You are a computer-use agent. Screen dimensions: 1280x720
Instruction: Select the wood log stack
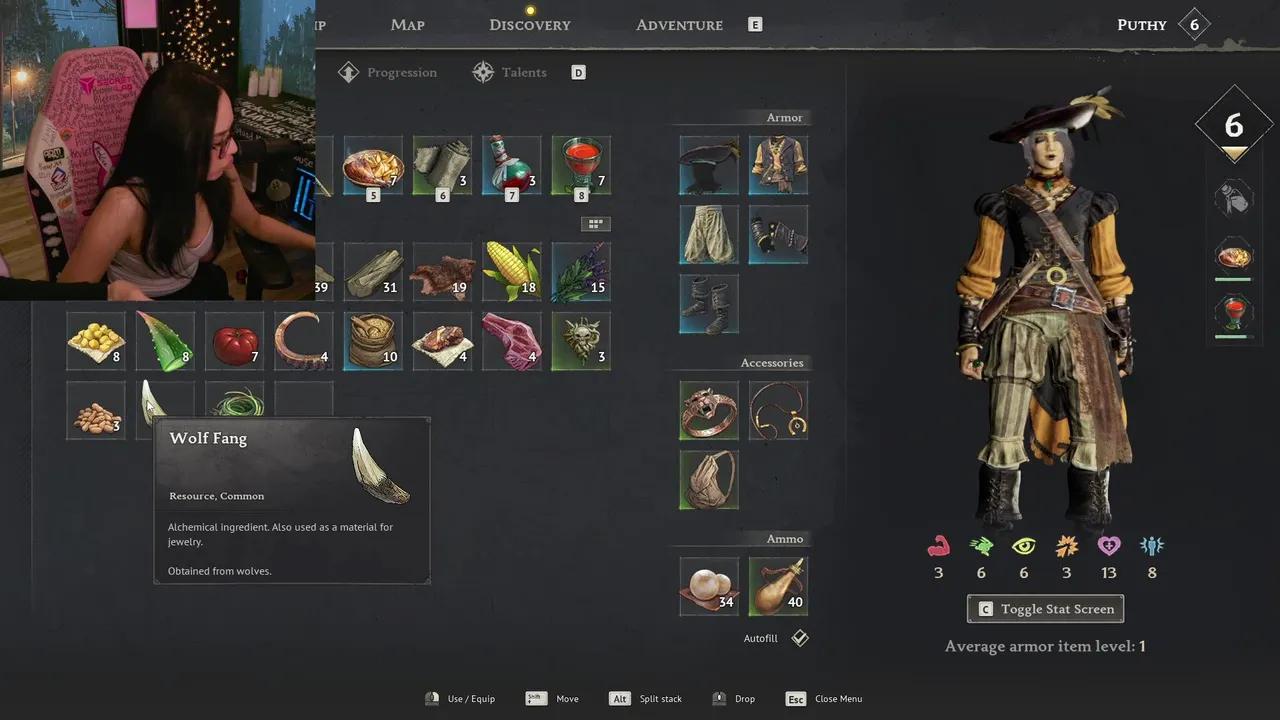[x=373, y=271]
